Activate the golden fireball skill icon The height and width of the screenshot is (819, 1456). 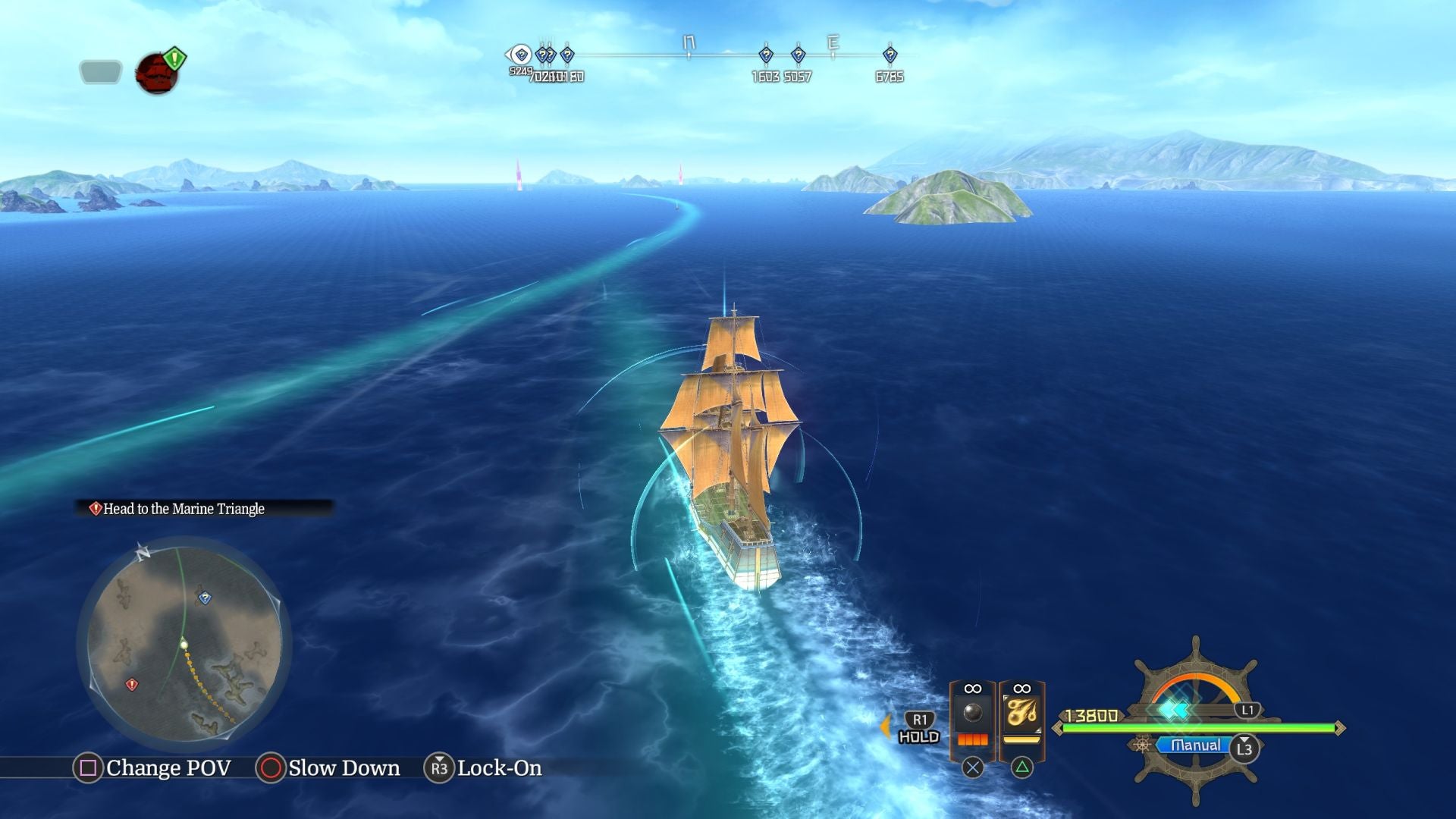coord(1022,713)
